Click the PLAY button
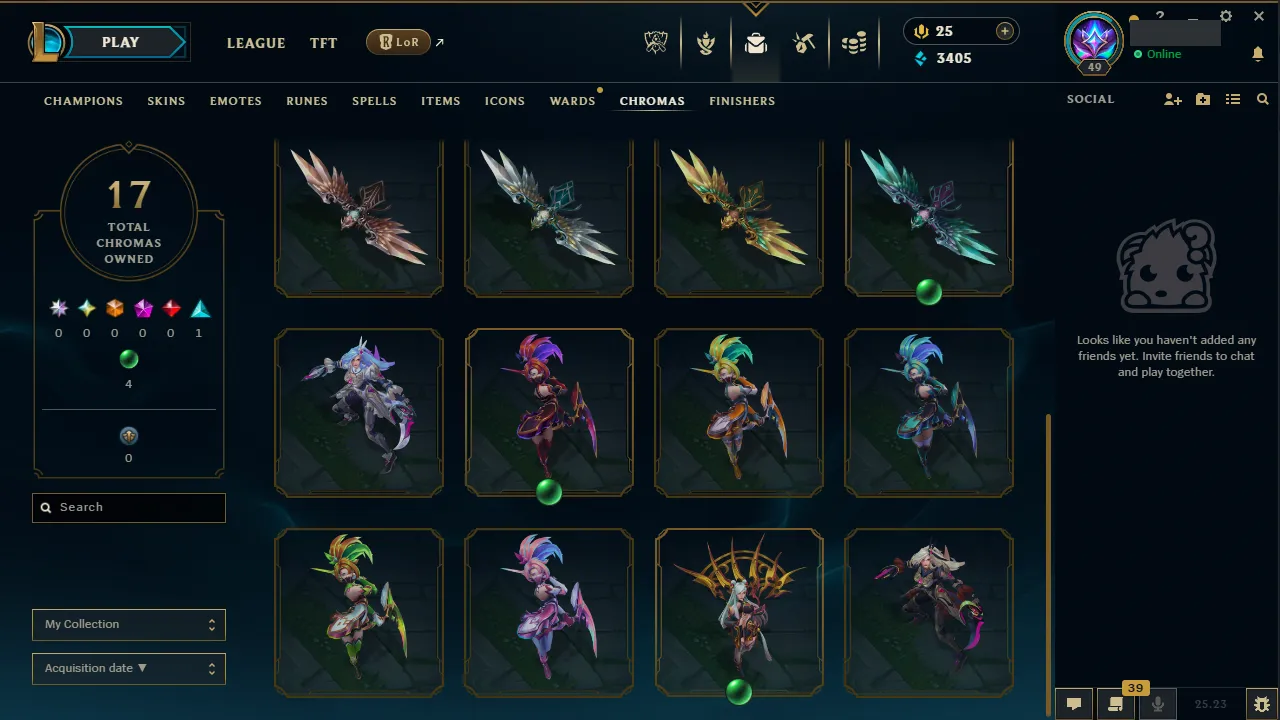 [119, 42]
